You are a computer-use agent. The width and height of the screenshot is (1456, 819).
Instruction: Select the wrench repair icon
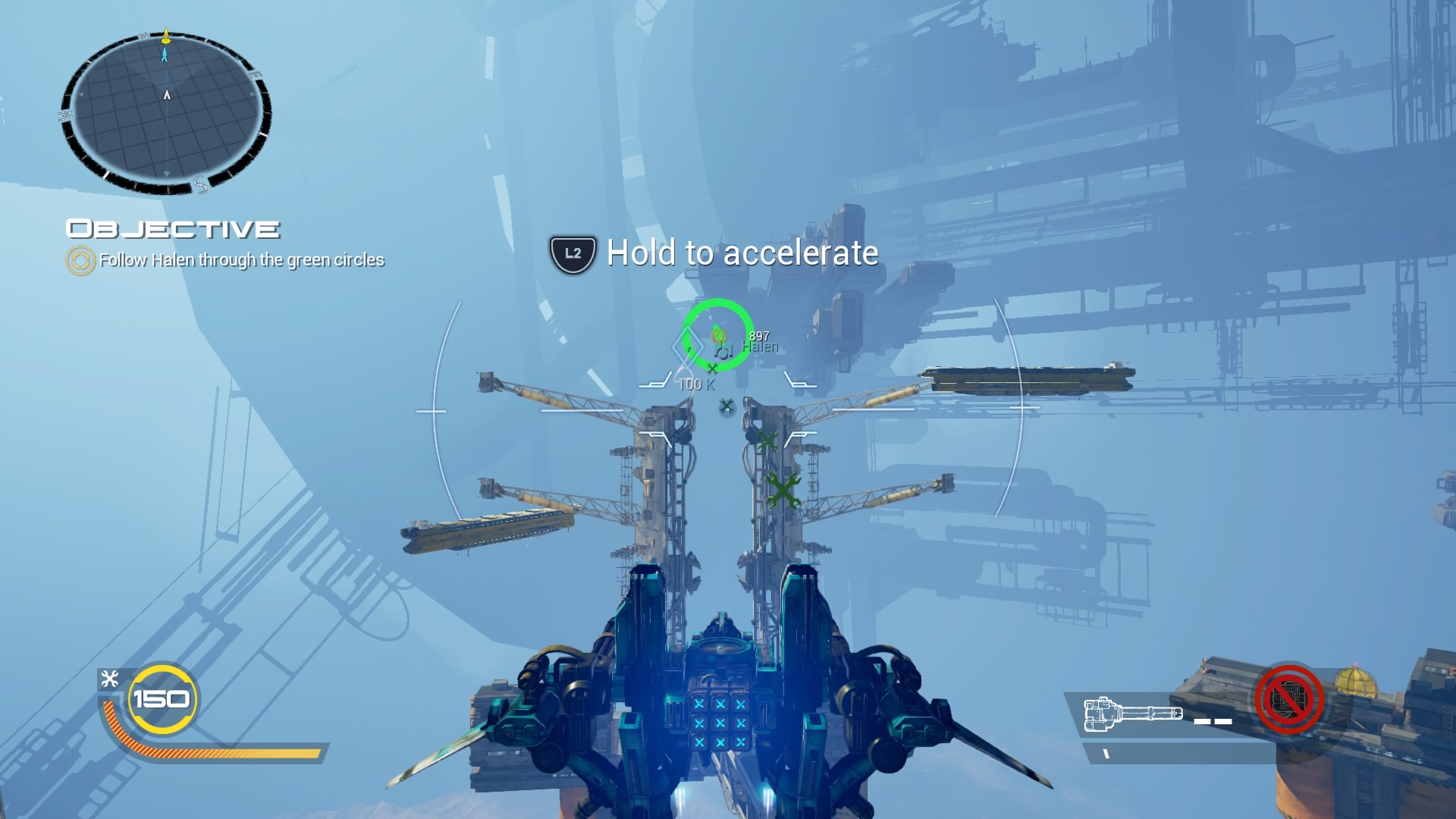[x=110, y=679]
